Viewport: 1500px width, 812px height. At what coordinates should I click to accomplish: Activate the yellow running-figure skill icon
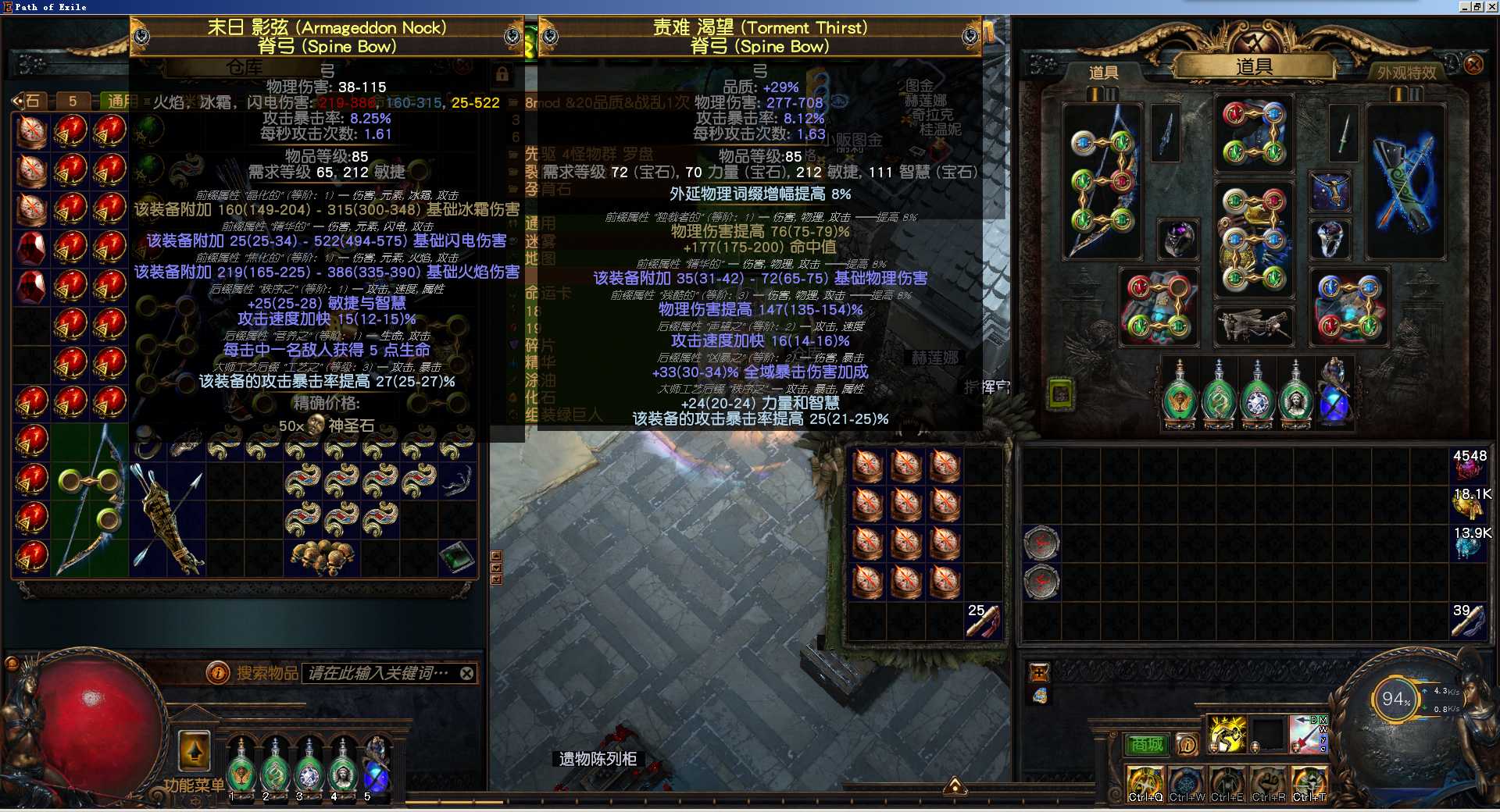coord(1227,735)
